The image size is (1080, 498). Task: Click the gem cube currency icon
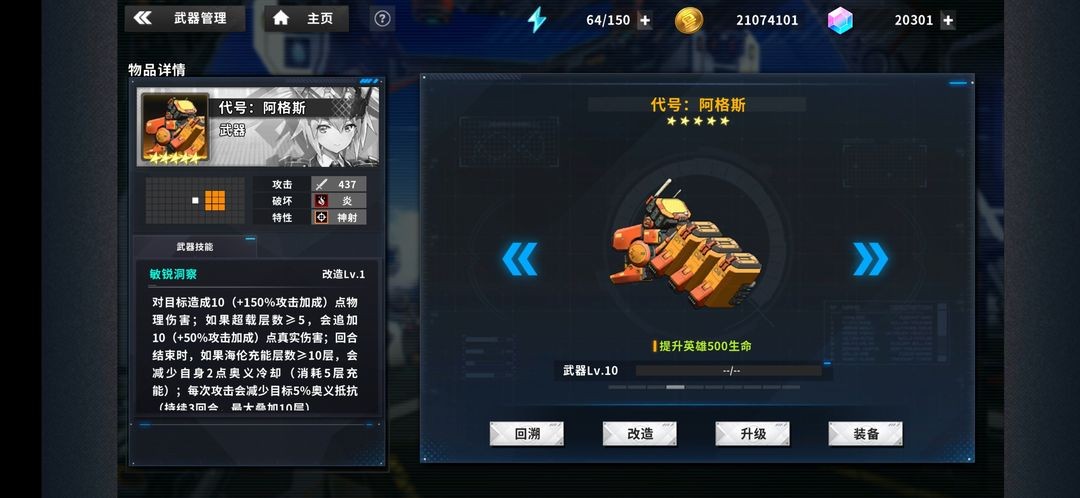(840, 20)
